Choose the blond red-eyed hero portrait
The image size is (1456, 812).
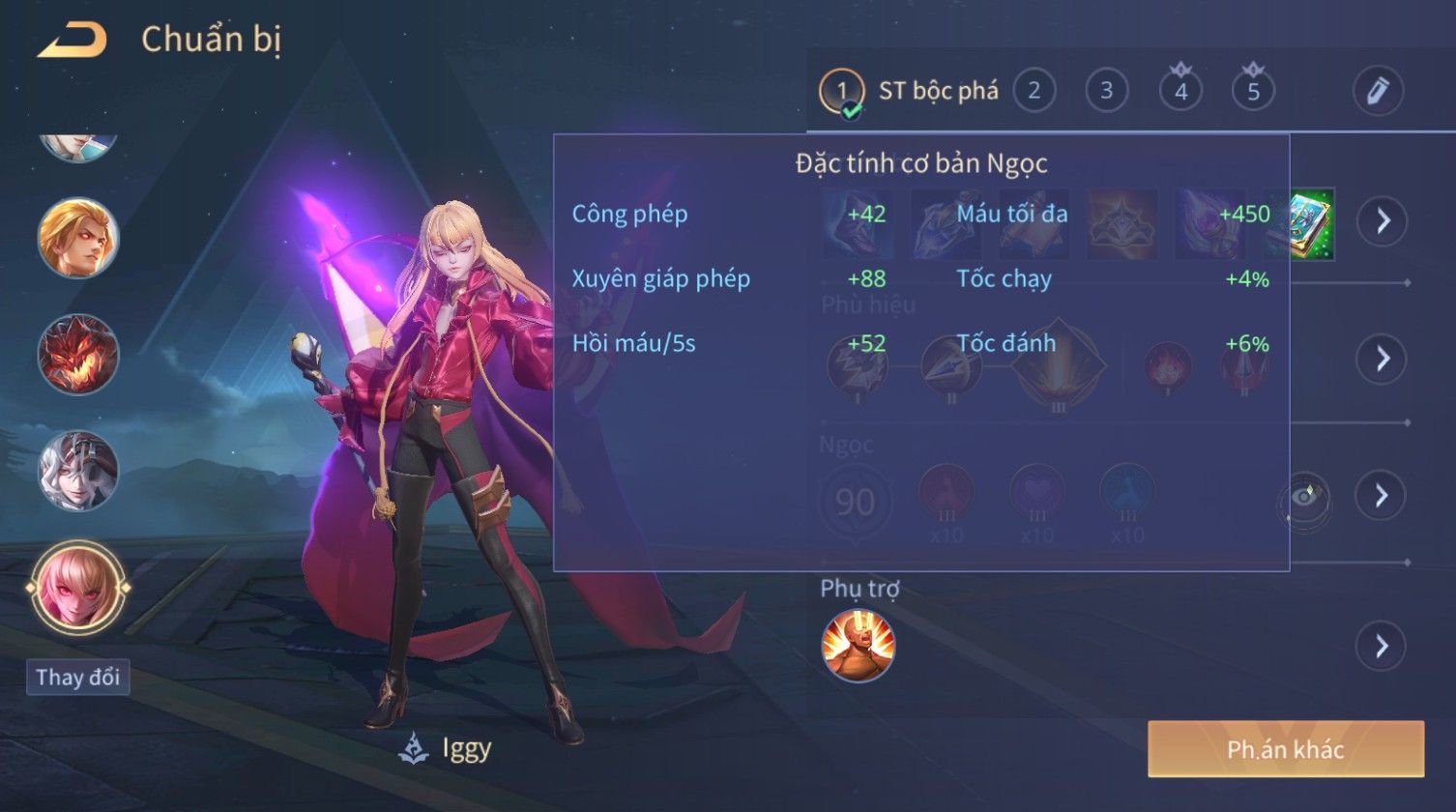[x=78, y=238]
